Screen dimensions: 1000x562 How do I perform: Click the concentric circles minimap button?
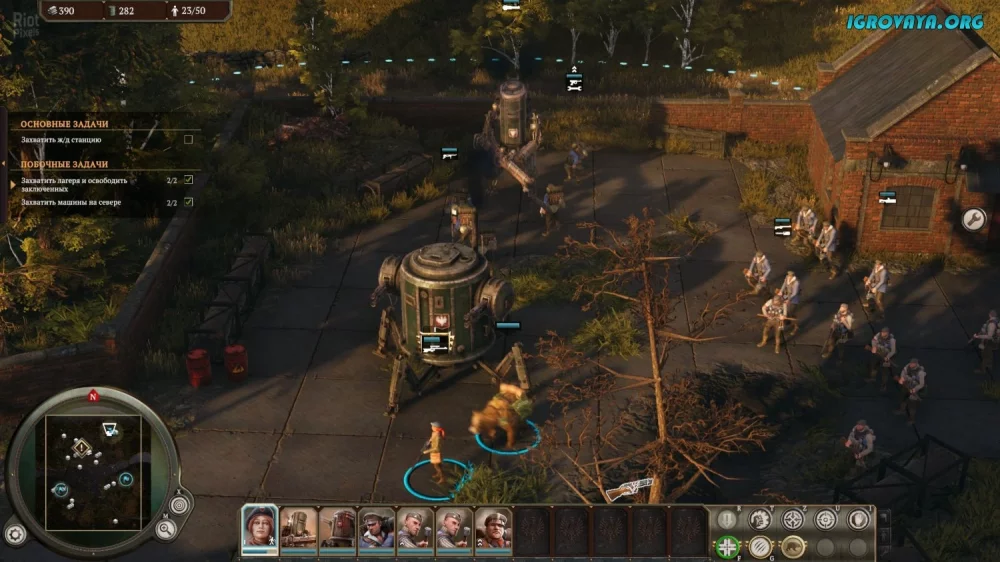tap(179, 504)
